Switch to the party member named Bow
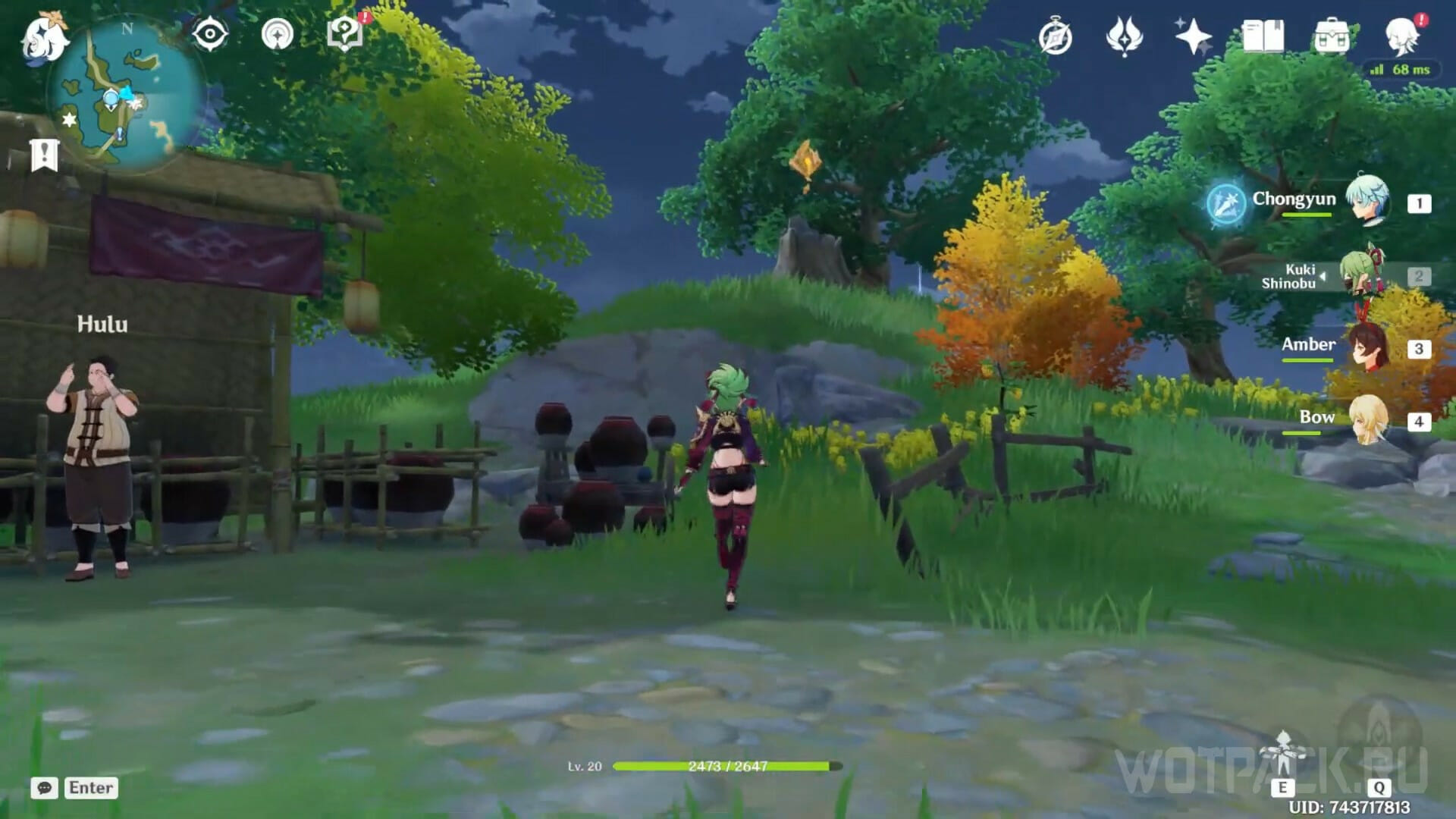The width and height of the screenshot is (1456, 819). pos(1367,420)
